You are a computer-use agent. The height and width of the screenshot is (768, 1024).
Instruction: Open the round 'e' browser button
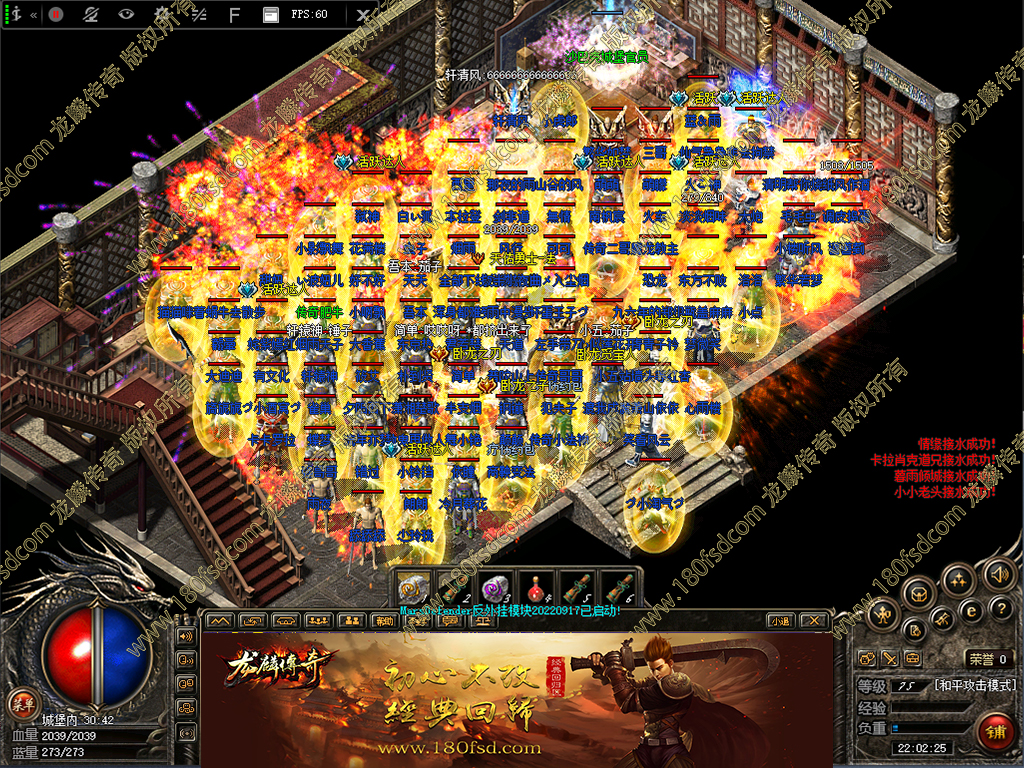coord(969,611)
